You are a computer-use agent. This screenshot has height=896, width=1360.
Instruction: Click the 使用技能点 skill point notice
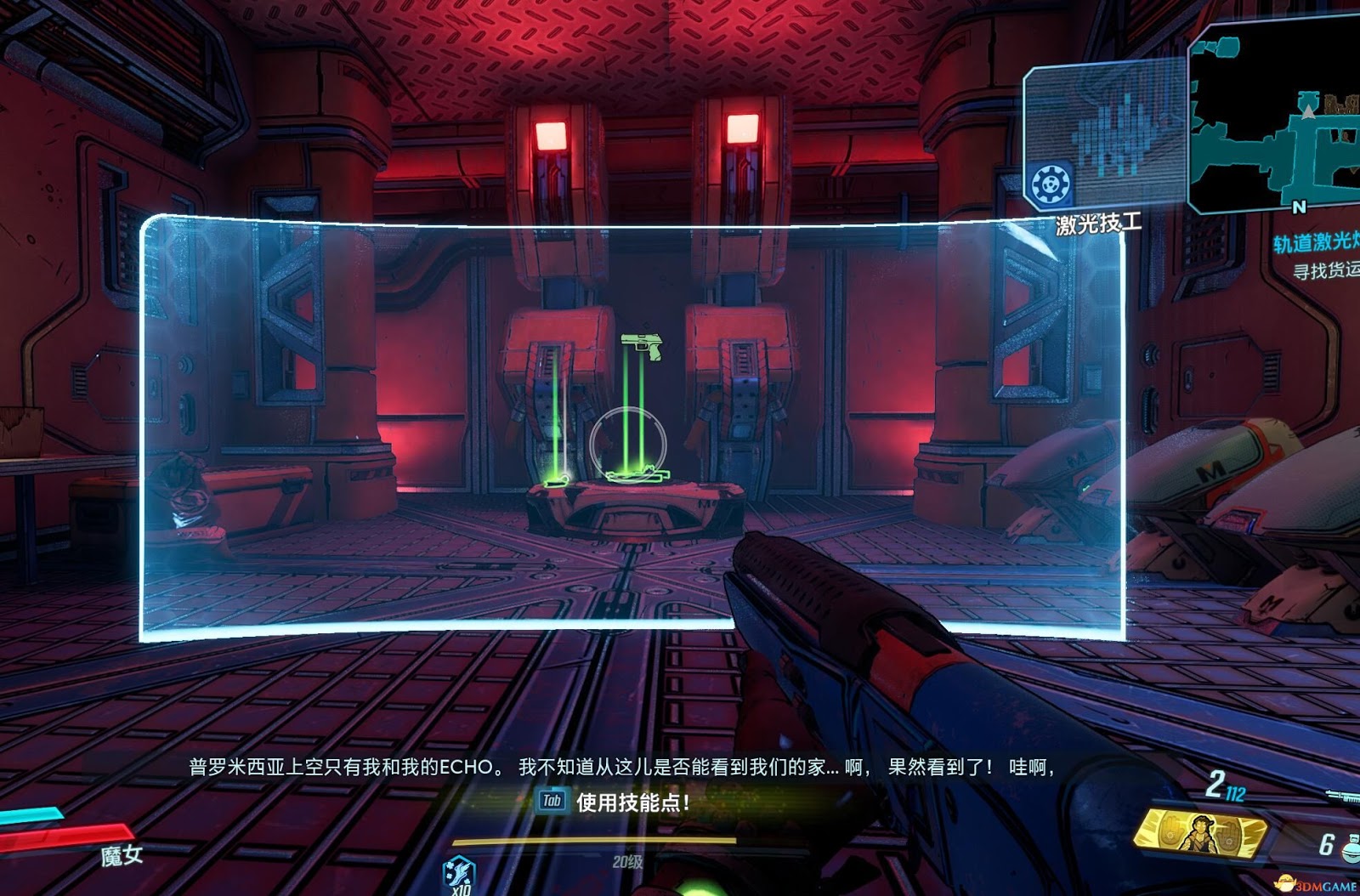pyautogui.click(x=632, y=802)
